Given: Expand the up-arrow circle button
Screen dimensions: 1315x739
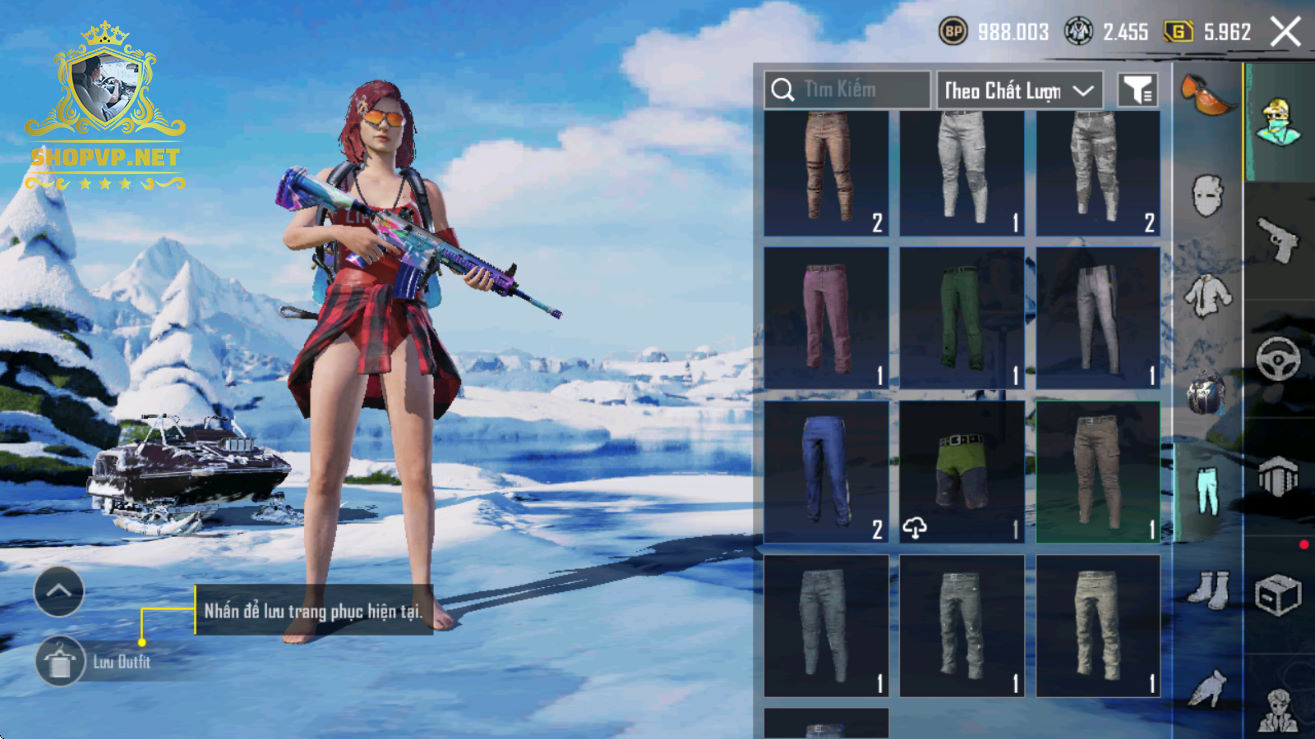Looking at the screenshot, I should [59, 593].
